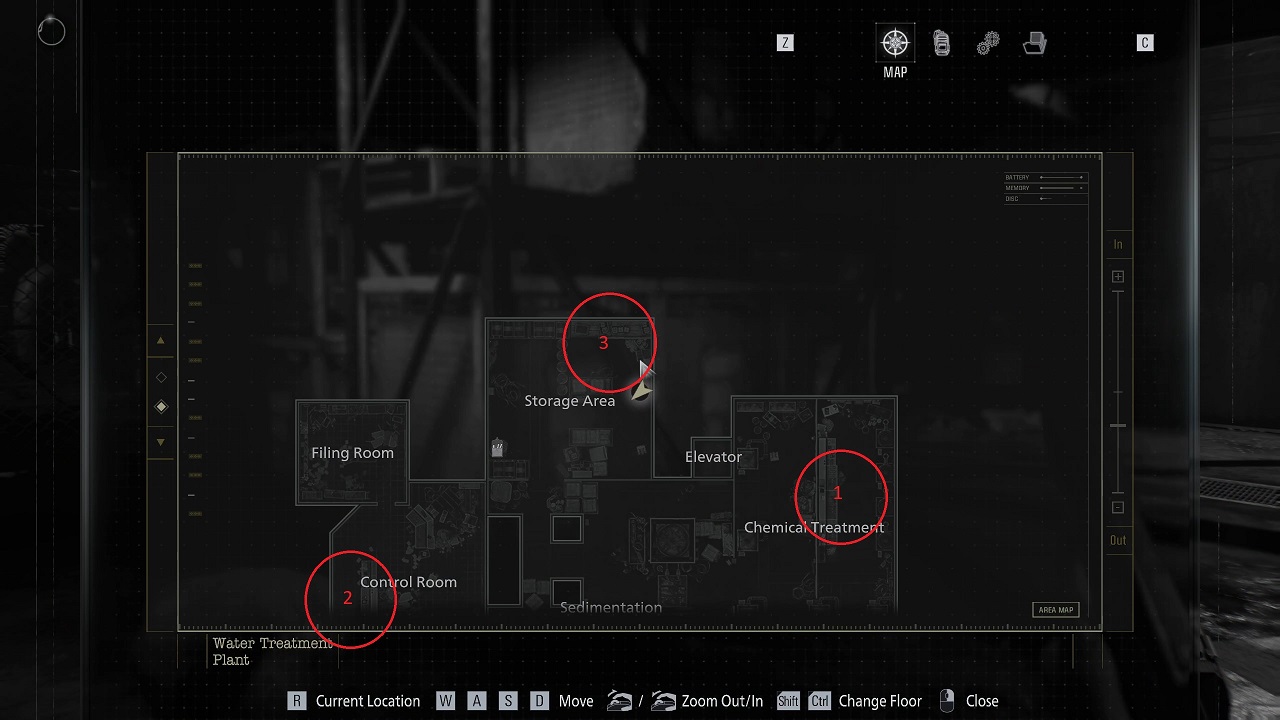Select the hollow diamond floor toggle

click(x=160, y=377)
